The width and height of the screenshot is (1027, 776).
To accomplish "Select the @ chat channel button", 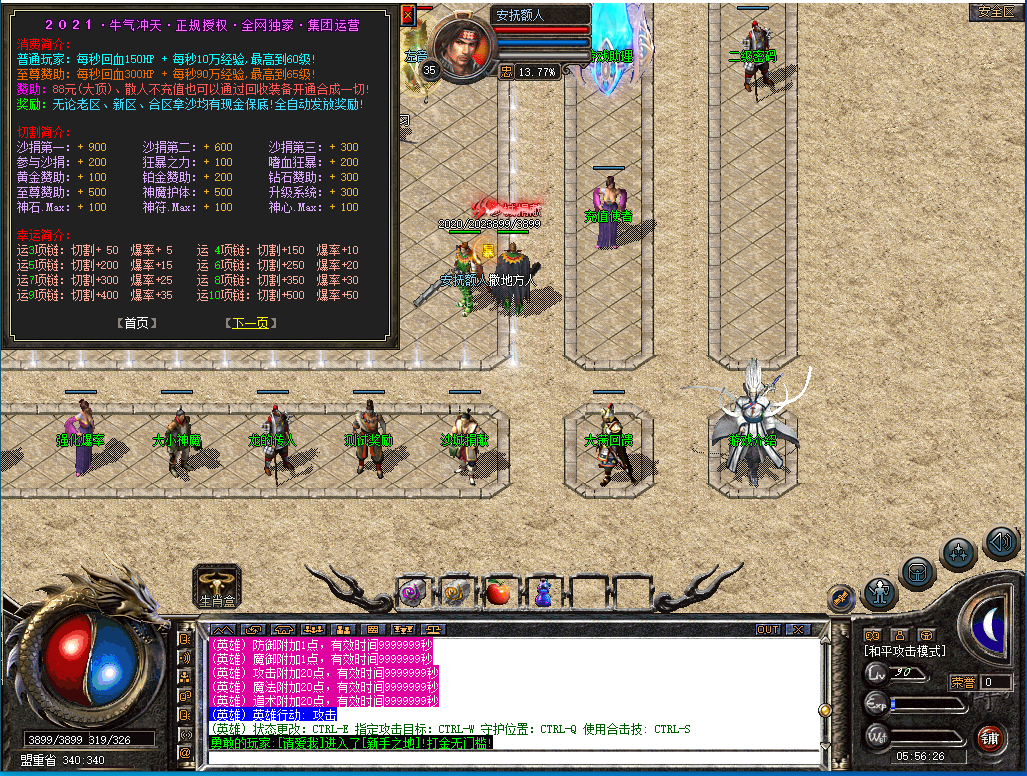I will click(x=185, y=751).
